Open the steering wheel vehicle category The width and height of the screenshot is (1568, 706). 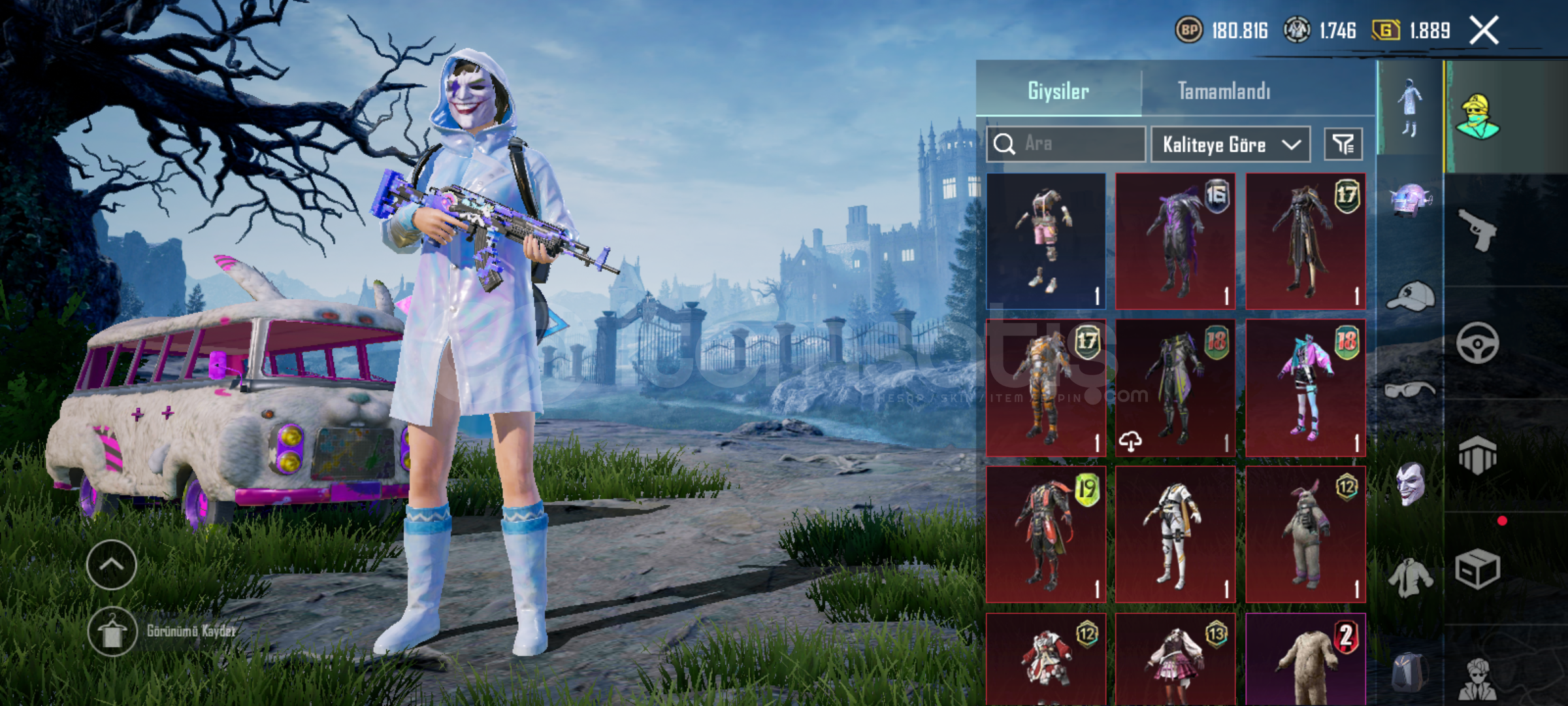point(1477,343)
